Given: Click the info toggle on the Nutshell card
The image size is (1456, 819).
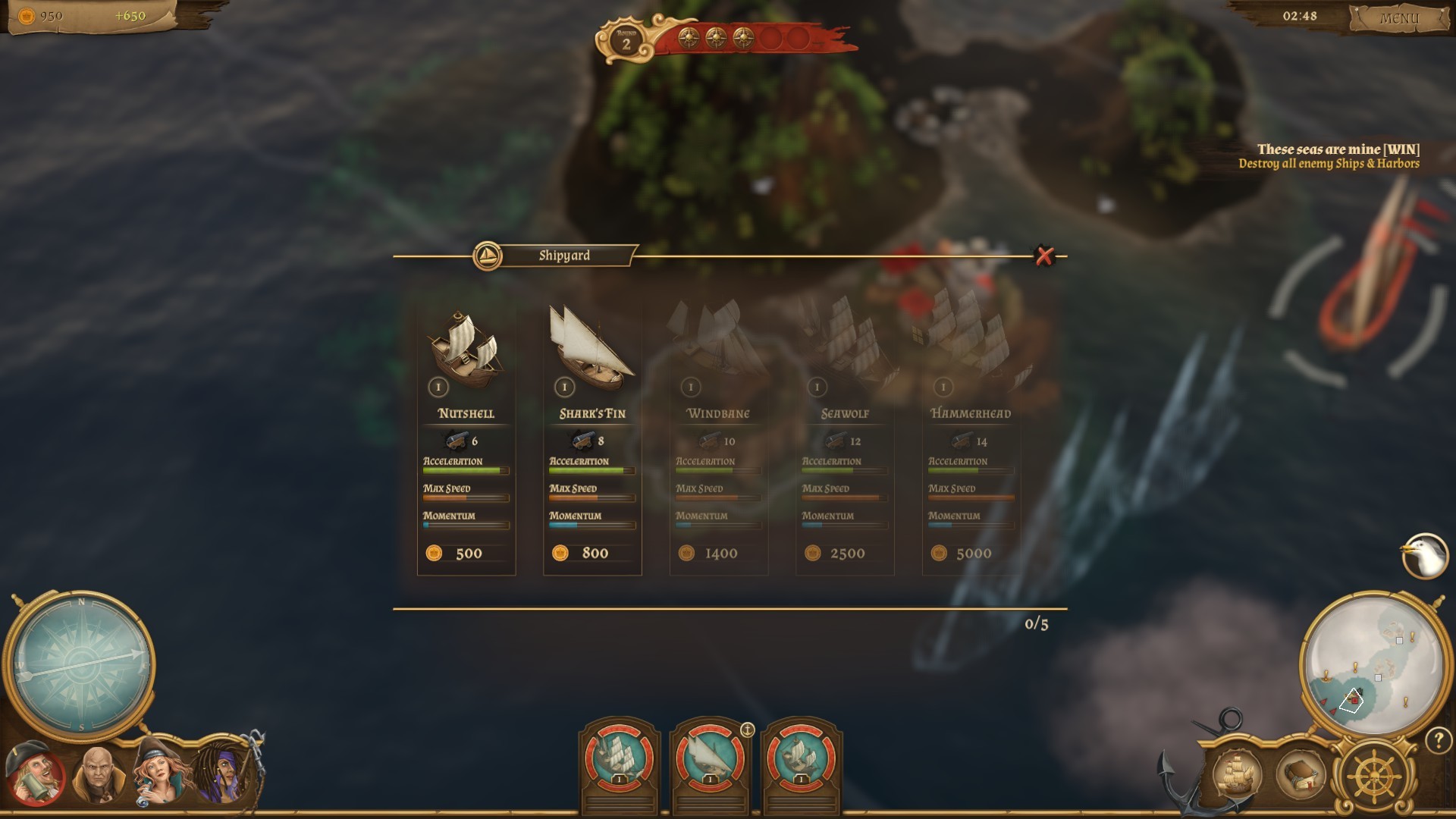Looking at the screenshot, I should (x=438, y=387).
